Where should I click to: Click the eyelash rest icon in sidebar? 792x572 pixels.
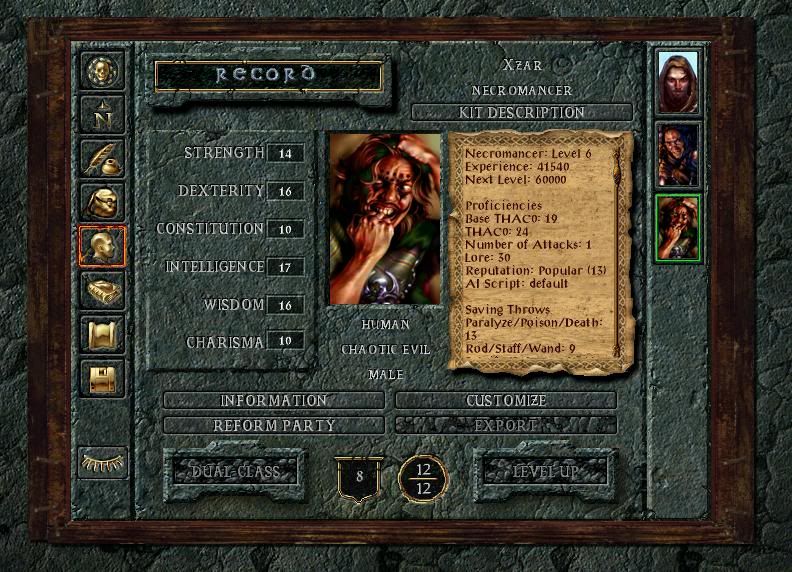(x=102, y=462)
